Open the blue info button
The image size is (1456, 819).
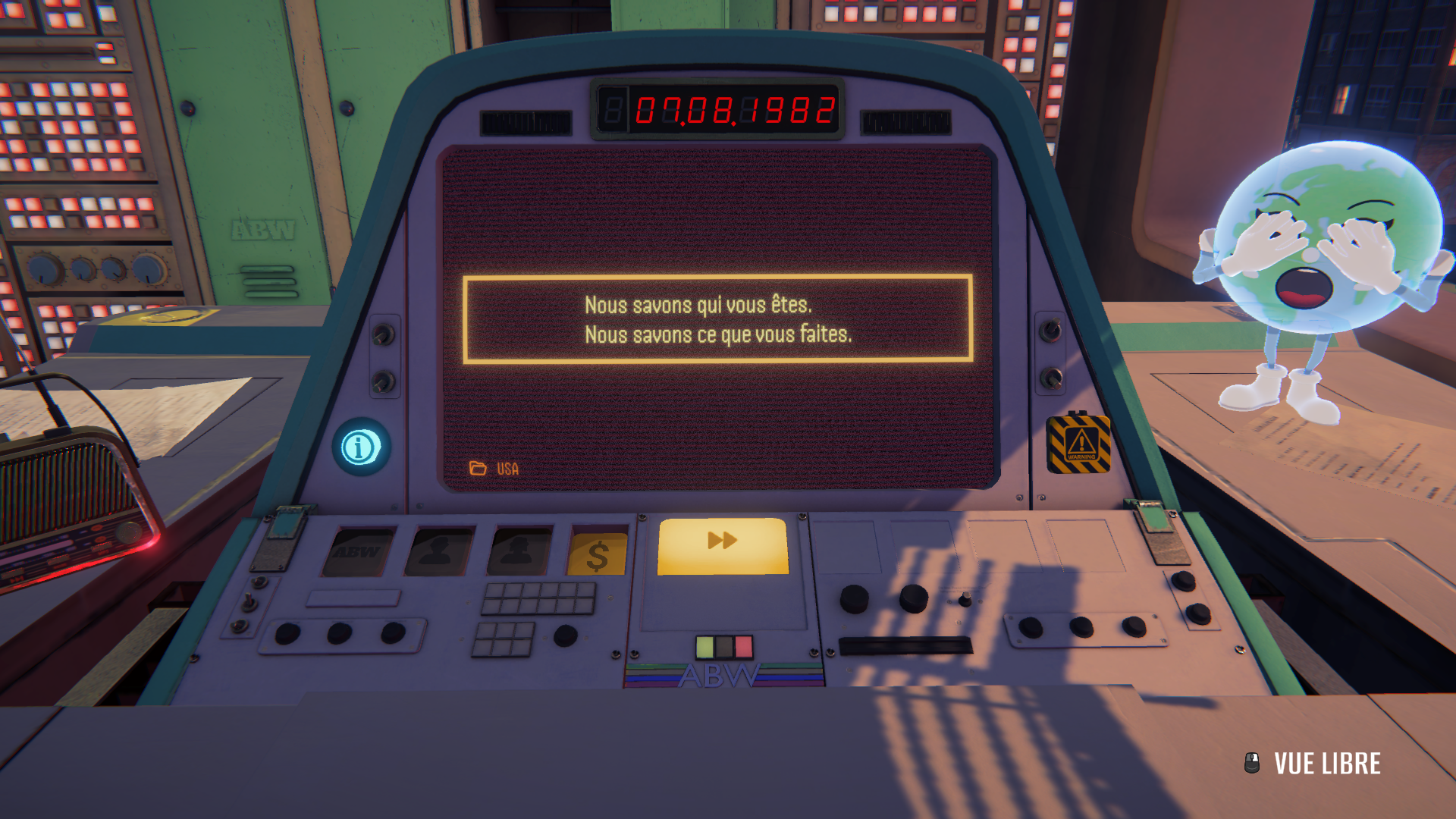(361, 447)
